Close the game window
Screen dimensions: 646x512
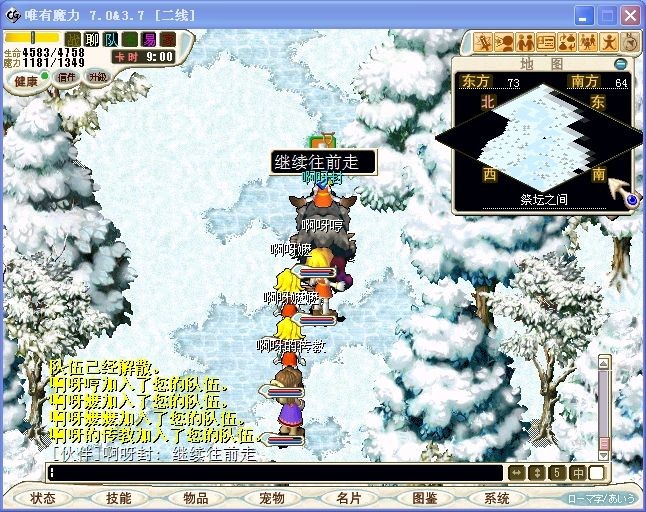click(x=629, y=16)
